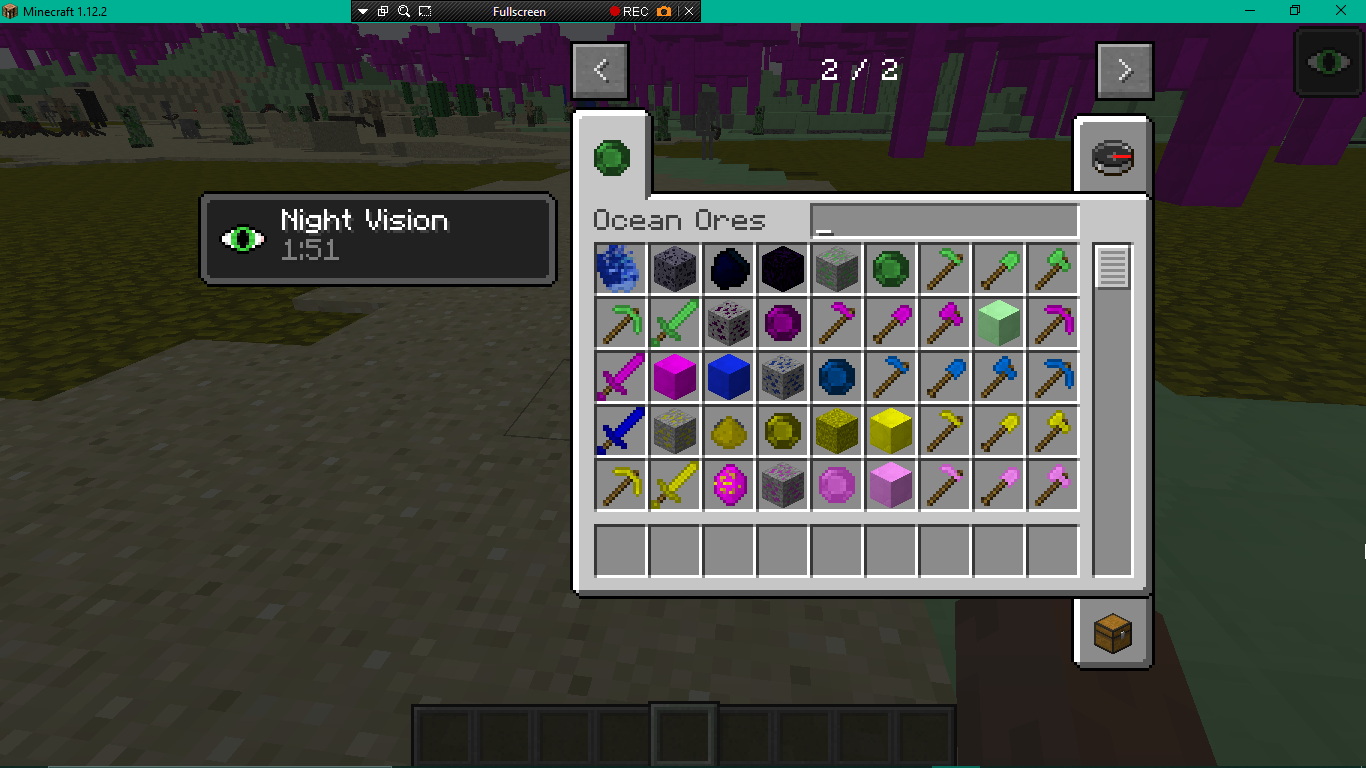
Task: Toggle the eye overlay icon in the top-right corner
Action: click(x=1327, y=62)
